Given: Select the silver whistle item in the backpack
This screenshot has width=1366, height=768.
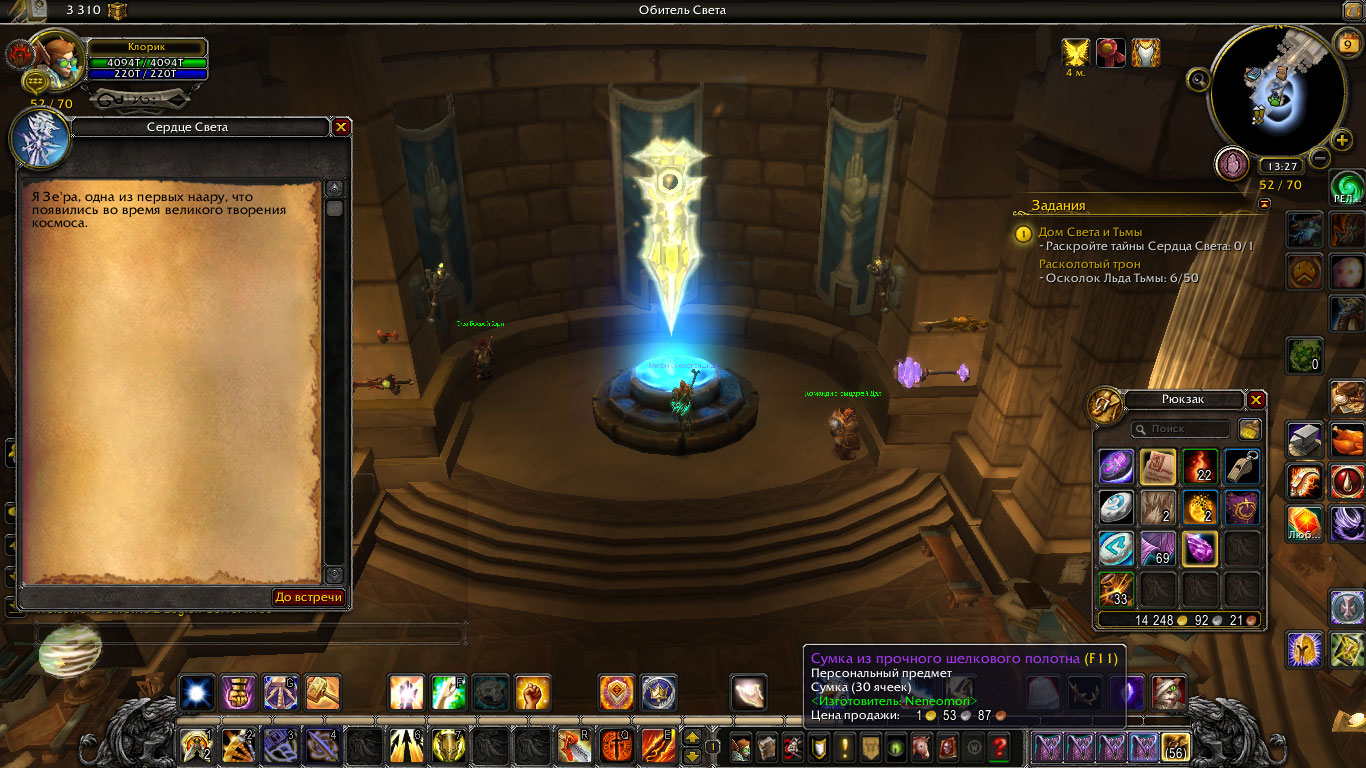Looking at the screenshot, I should coord(1242,467).
